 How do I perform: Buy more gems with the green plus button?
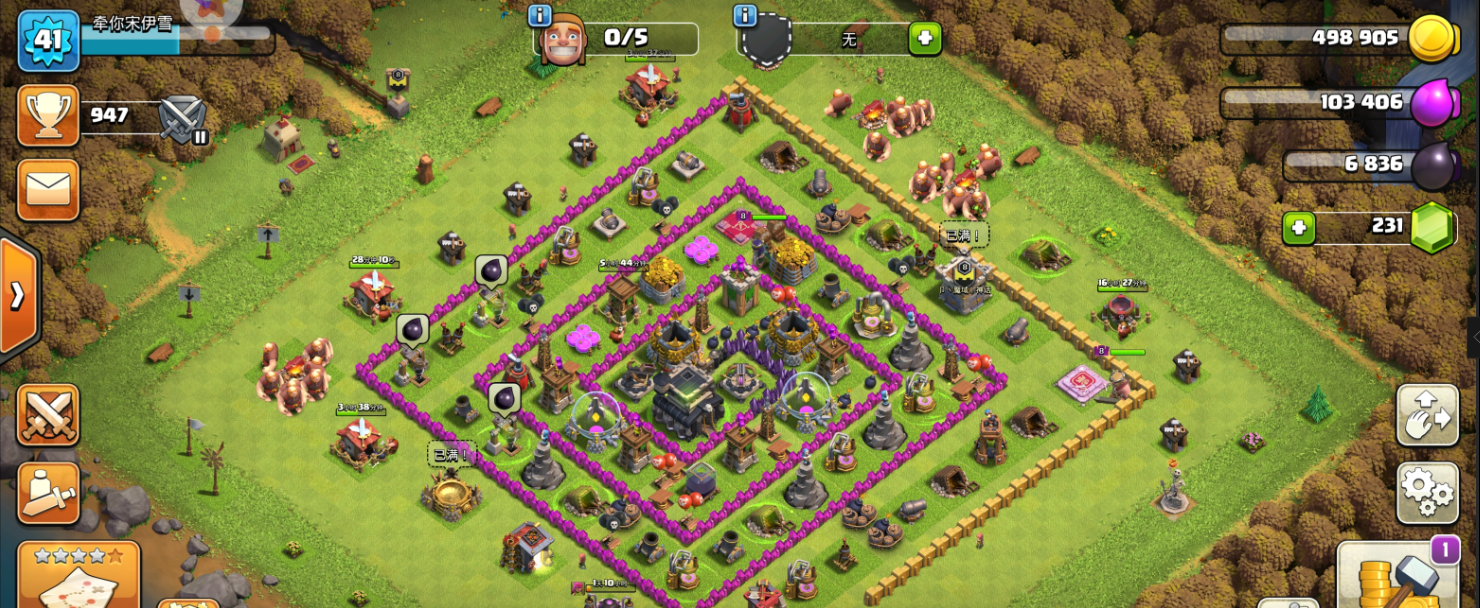1299,227
